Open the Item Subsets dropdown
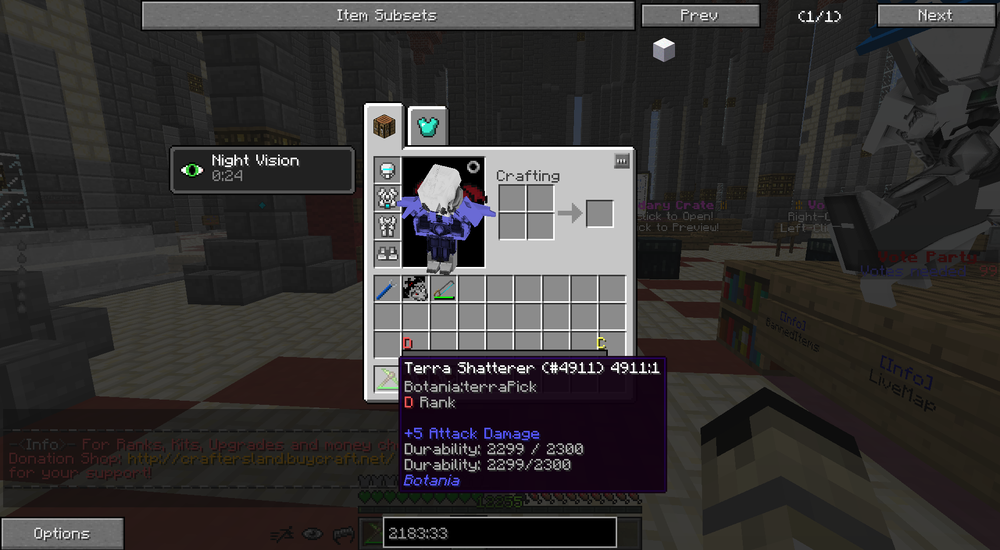Image resolution: width=1000 pixels, height=550 pixels. [387, 15]
